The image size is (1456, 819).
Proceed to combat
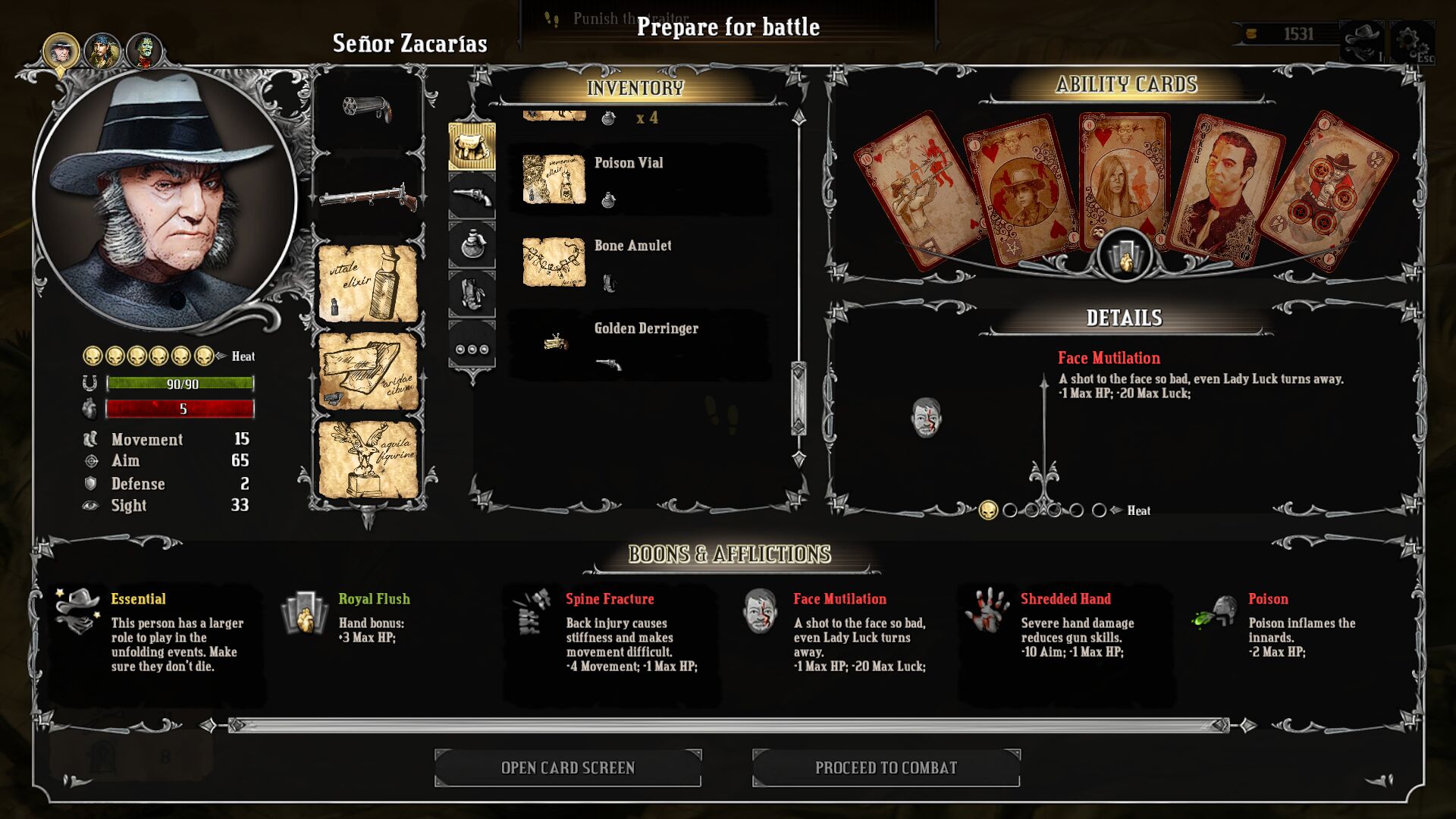886,767
